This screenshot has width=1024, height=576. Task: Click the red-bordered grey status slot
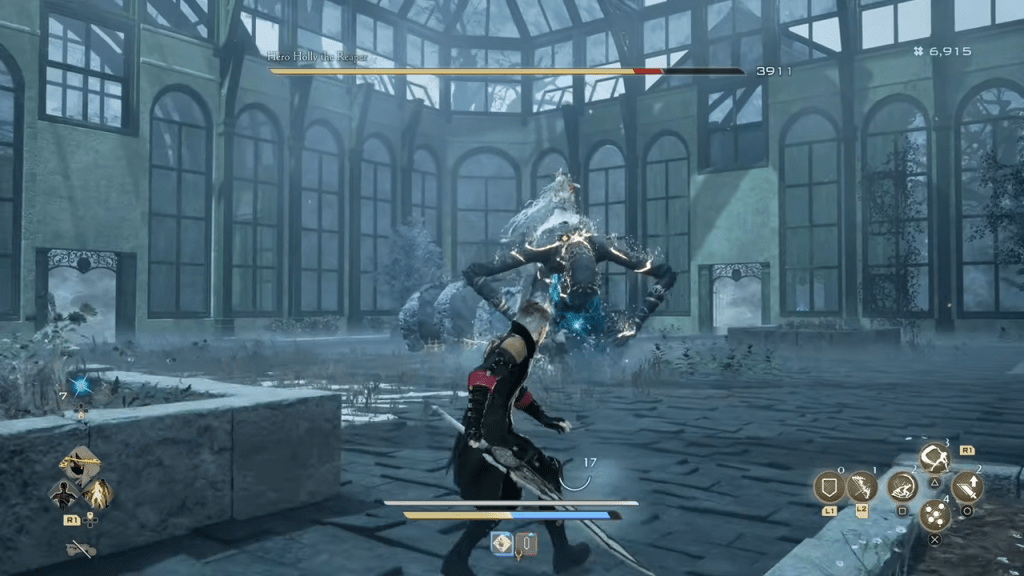tap(527, 544)
